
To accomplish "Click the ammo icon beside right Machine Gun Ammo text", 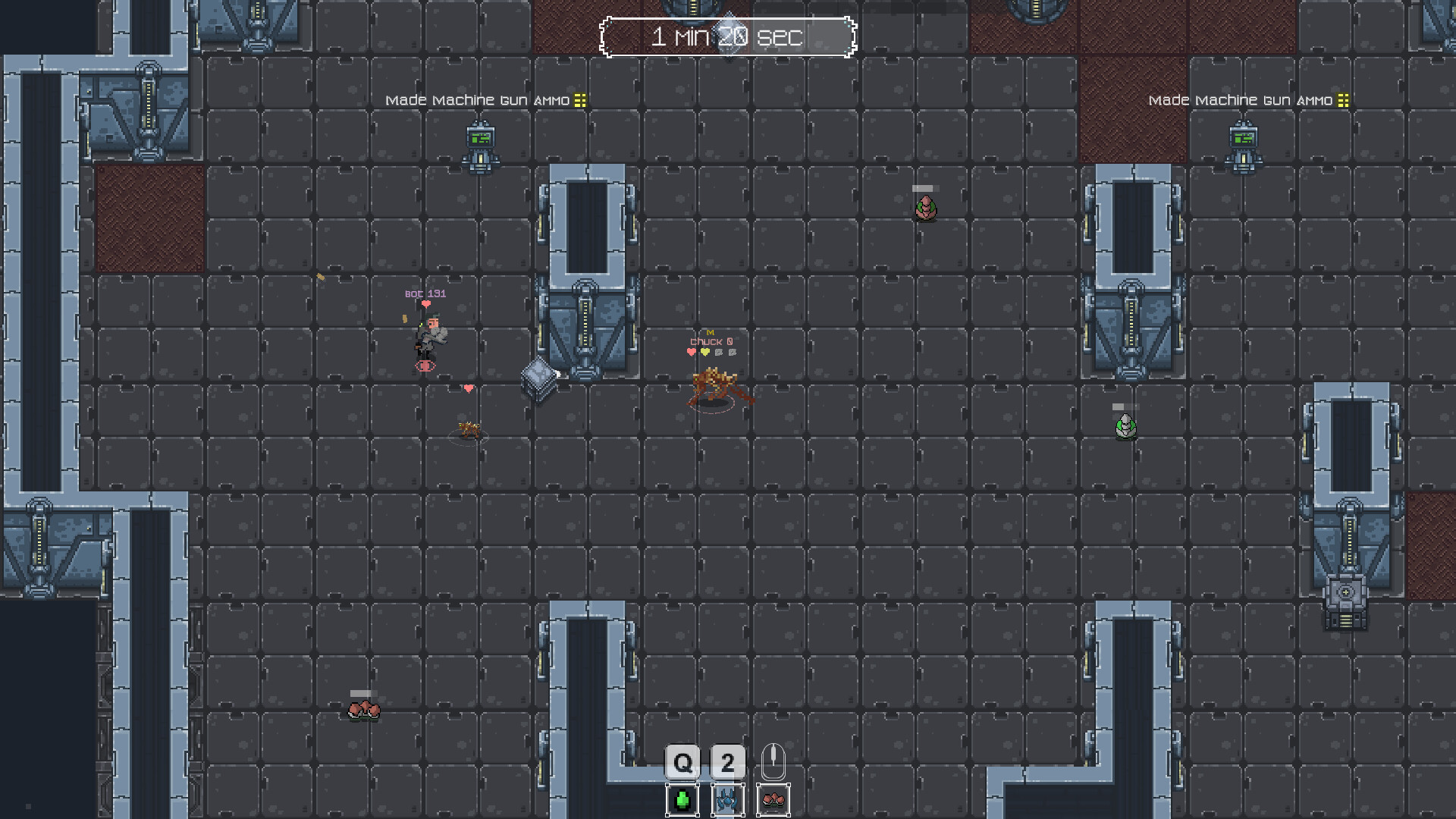I will tap(1344, 99).
